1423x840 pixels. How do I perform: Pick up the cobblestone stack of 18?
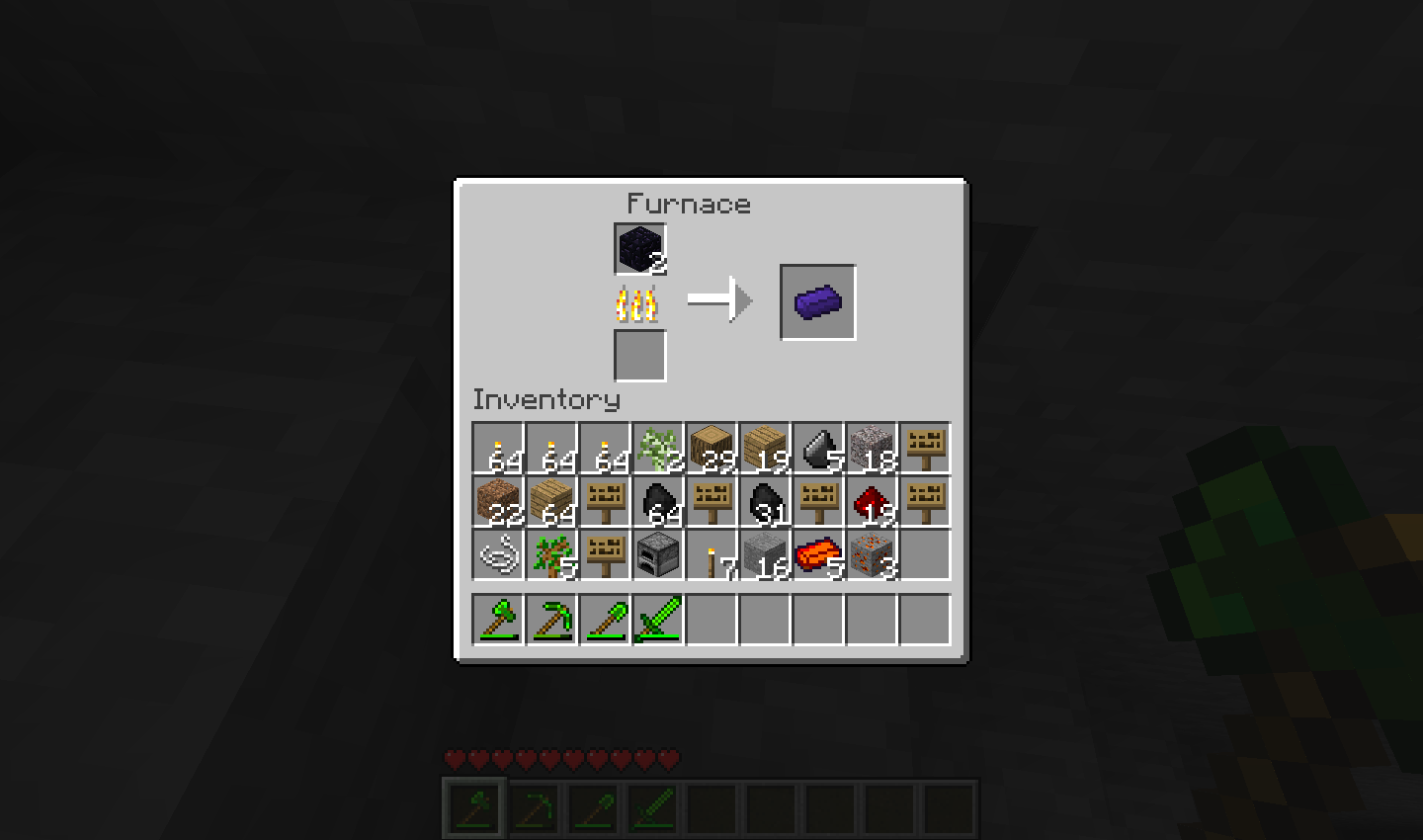coord(871,449)
